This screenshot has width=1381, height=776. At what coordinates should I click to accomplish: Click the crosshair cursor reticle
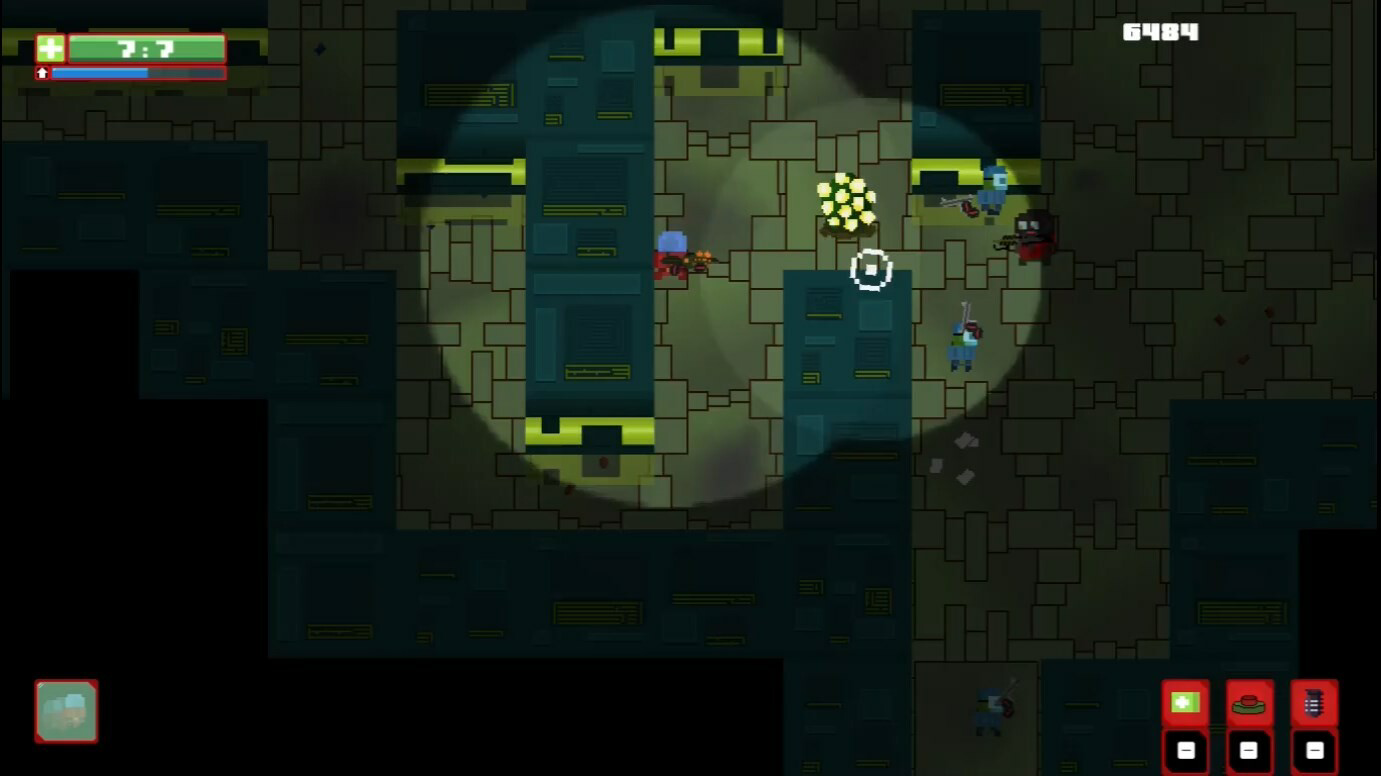[x=871, y=268]
